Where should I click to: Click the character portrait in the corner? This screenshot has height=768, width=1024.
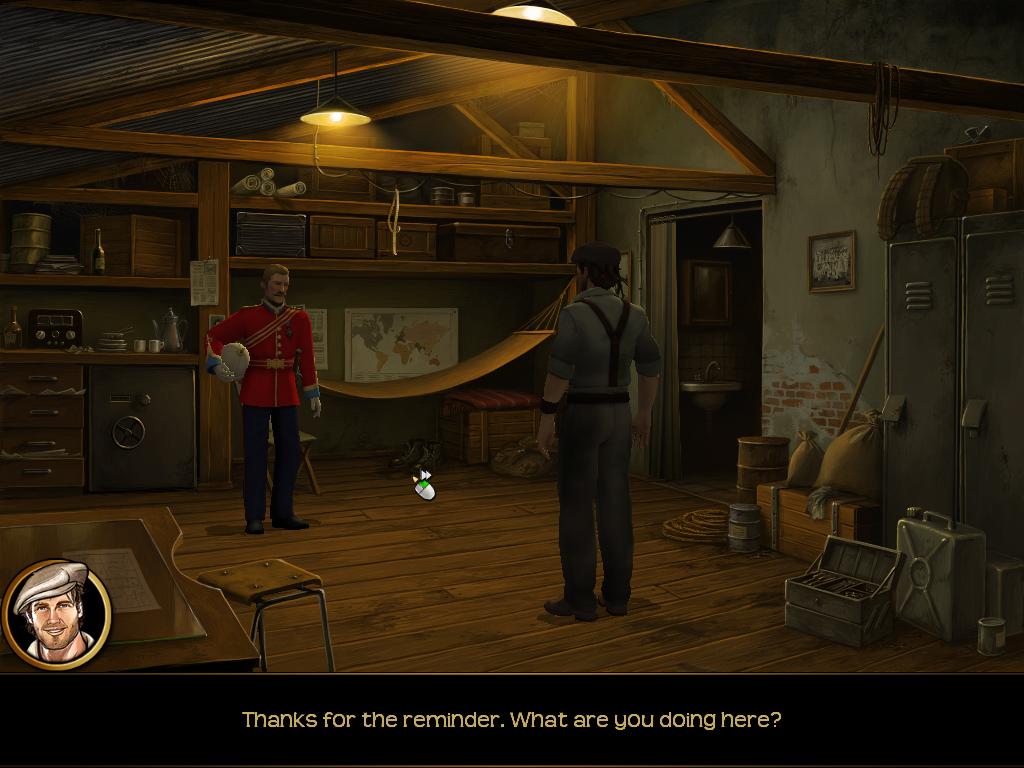pos(56,613)
